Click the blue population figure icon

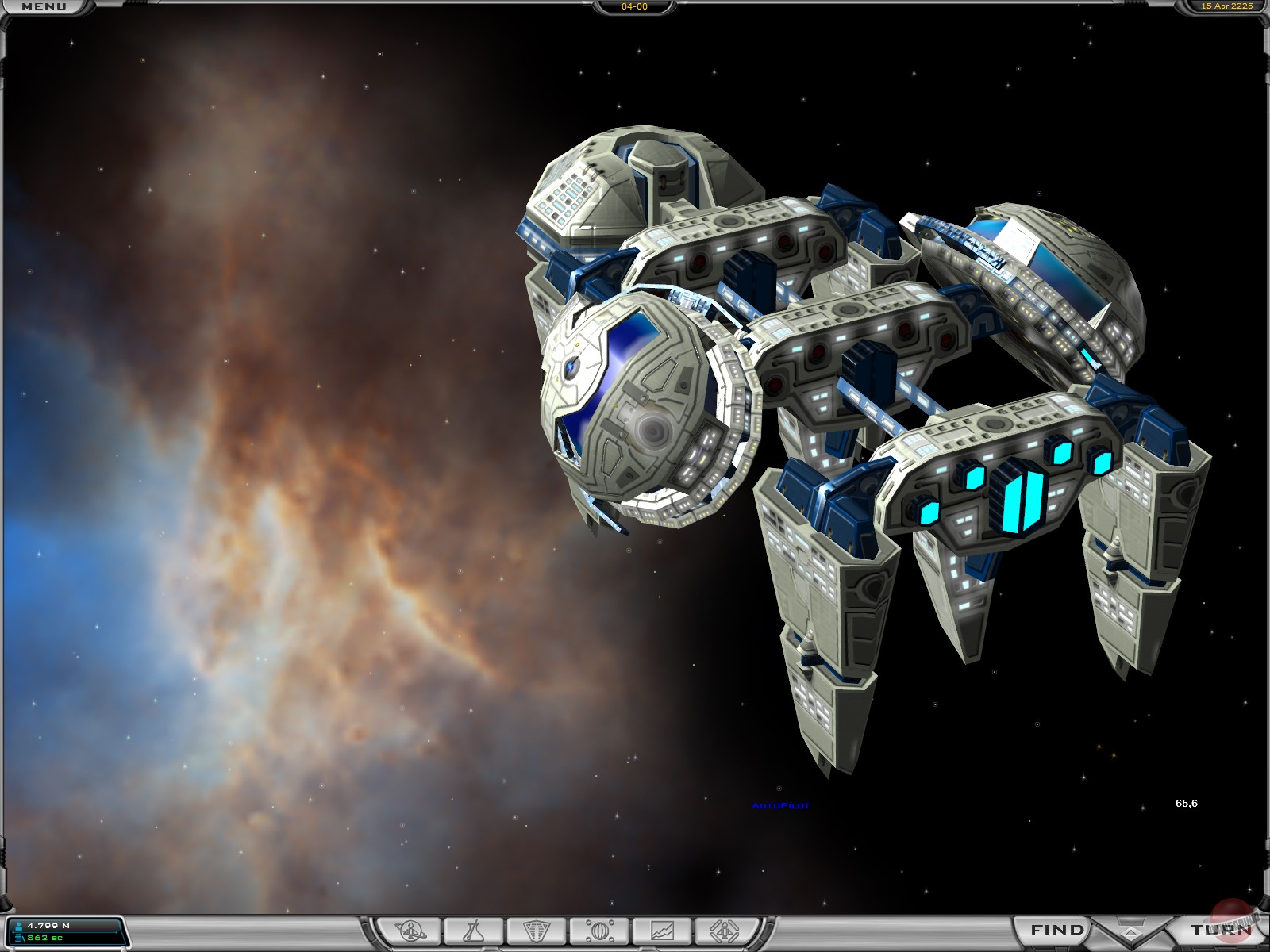pos(19,926)
